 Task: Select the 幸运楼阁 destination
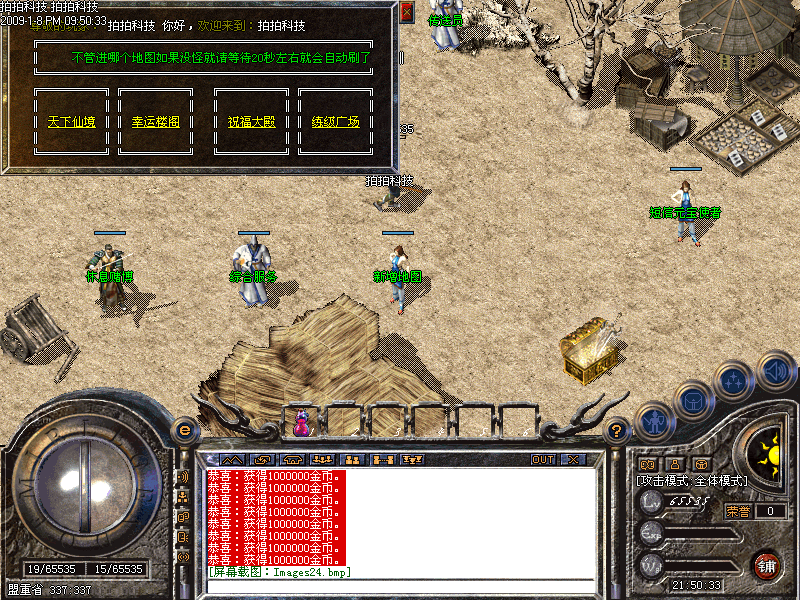155,122
